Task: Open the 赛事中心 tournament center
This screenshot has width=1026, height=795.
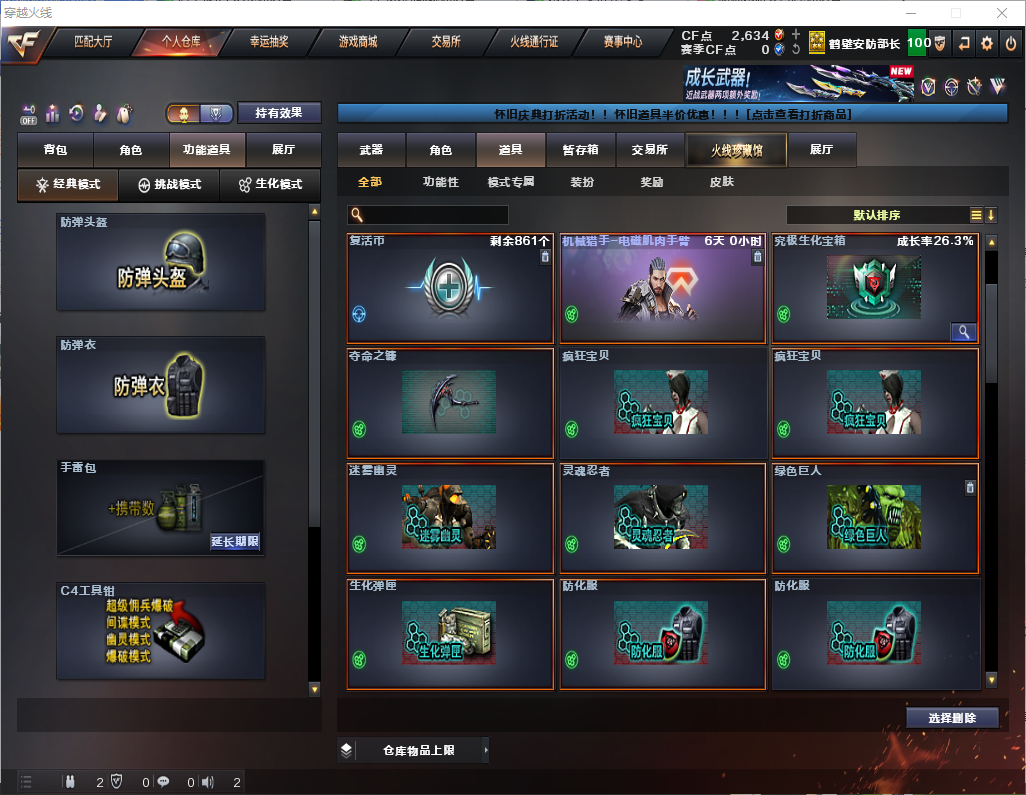Action: coord(622,42)
